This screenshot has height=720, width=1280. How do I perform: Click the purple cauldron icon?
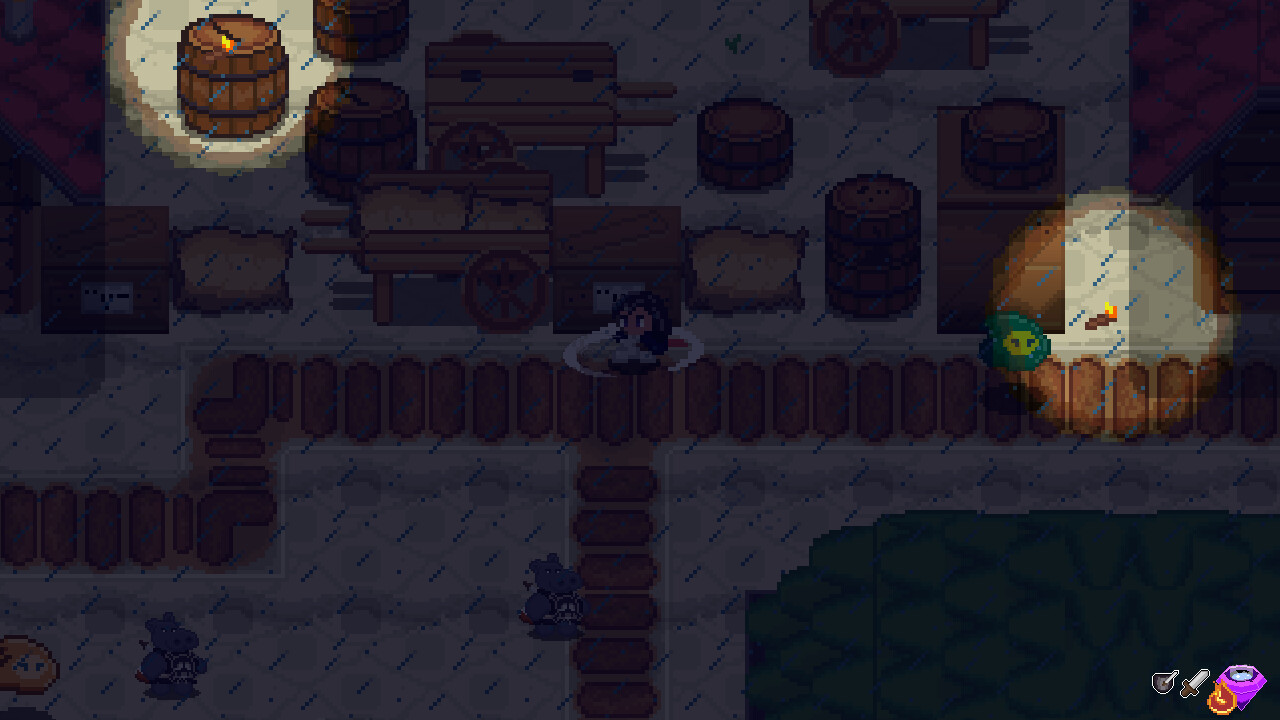tap(1243, 682)
